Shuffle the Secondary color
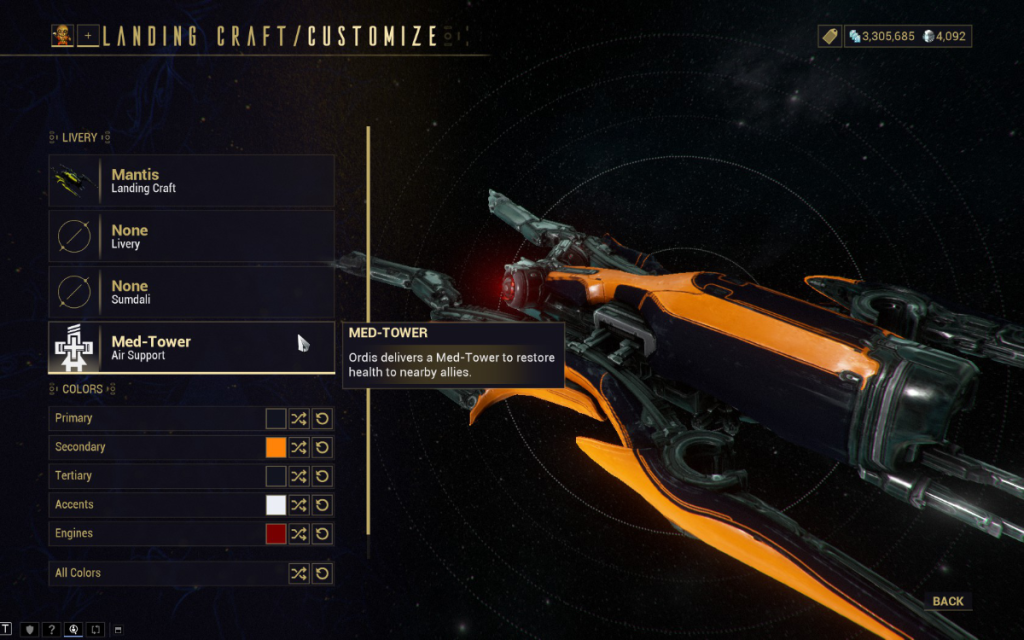 tap(299, 448)
